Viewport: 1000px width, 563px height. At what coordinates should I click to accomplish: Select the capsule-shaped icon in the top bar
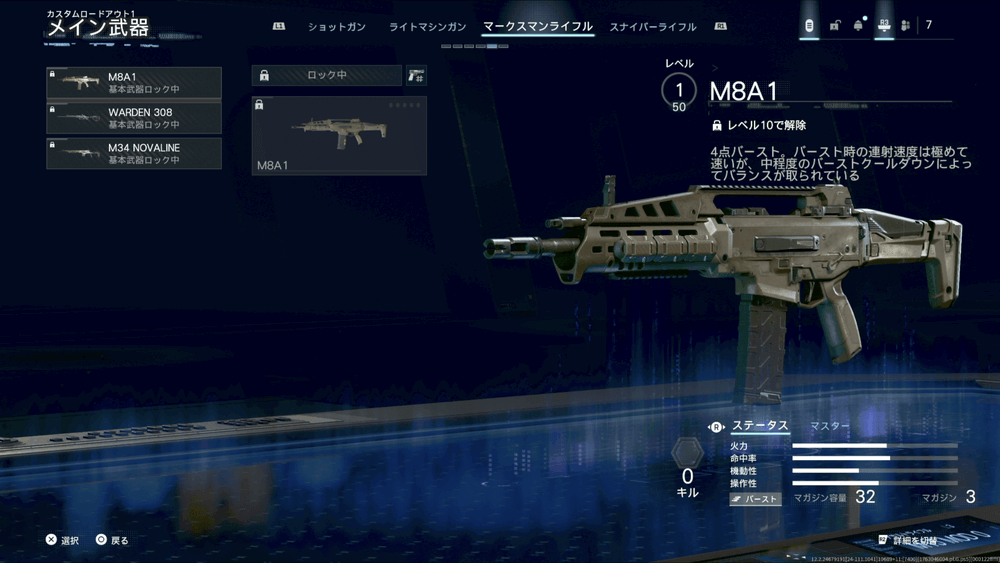pyautogui.click(x=809, y=26)
